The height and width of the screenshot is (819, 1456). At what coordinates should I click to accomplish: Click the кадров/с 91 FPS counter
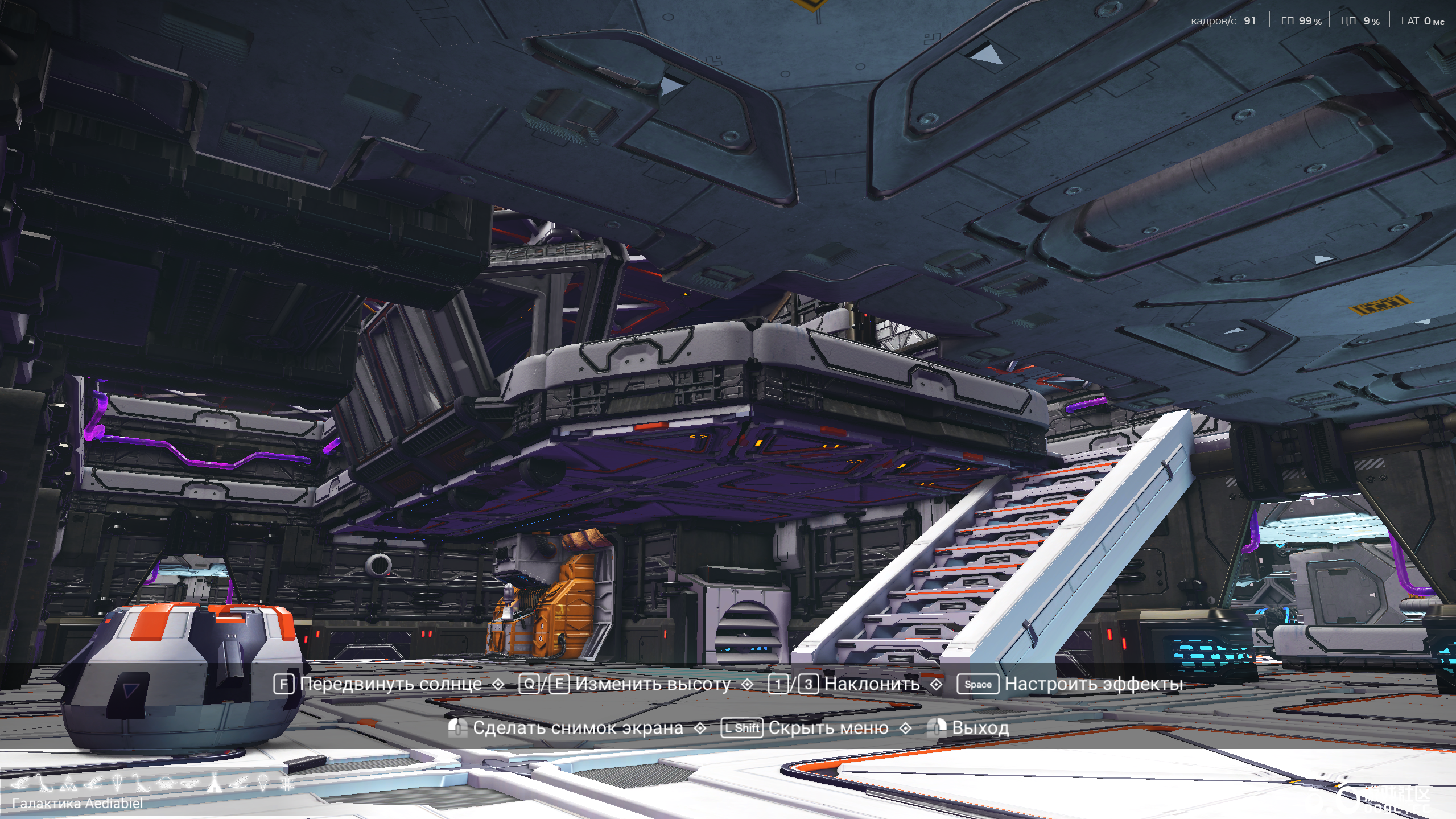[1222, 21]
